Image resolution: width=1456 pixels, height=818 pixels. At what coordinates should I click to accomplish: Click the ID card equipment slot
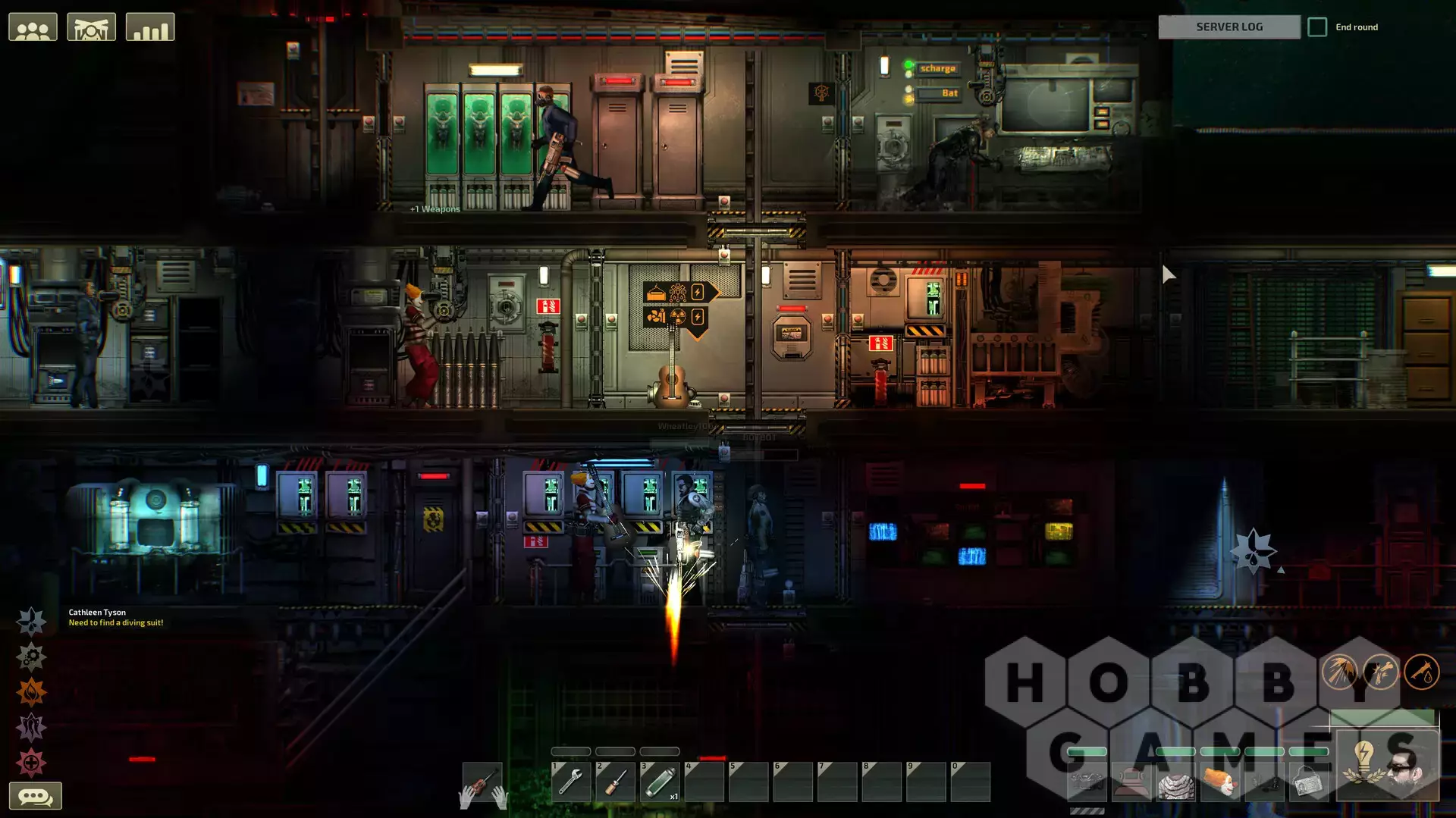1308,782
